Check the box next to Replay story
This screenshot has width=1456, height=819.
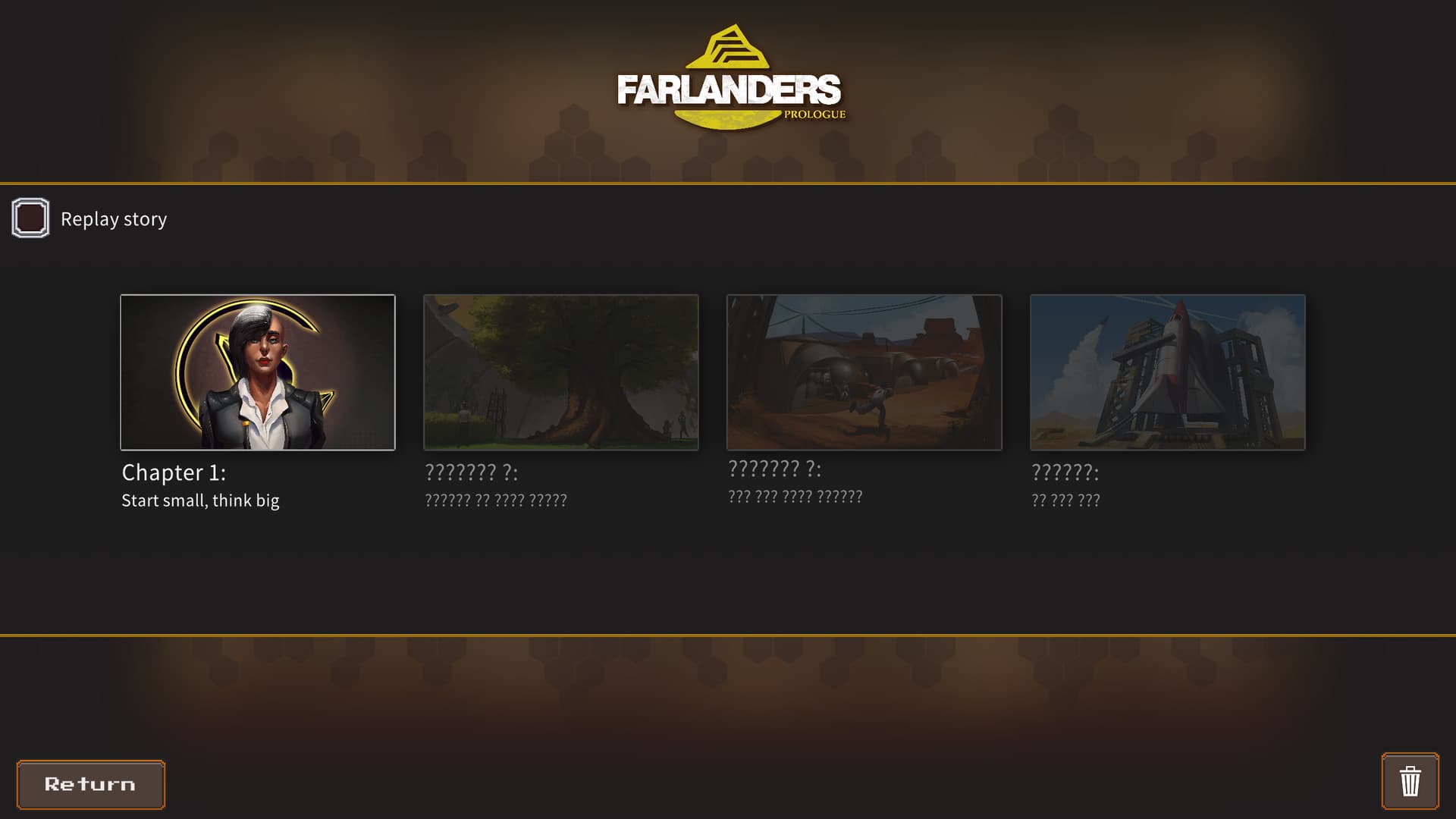(x=30, y=218)
